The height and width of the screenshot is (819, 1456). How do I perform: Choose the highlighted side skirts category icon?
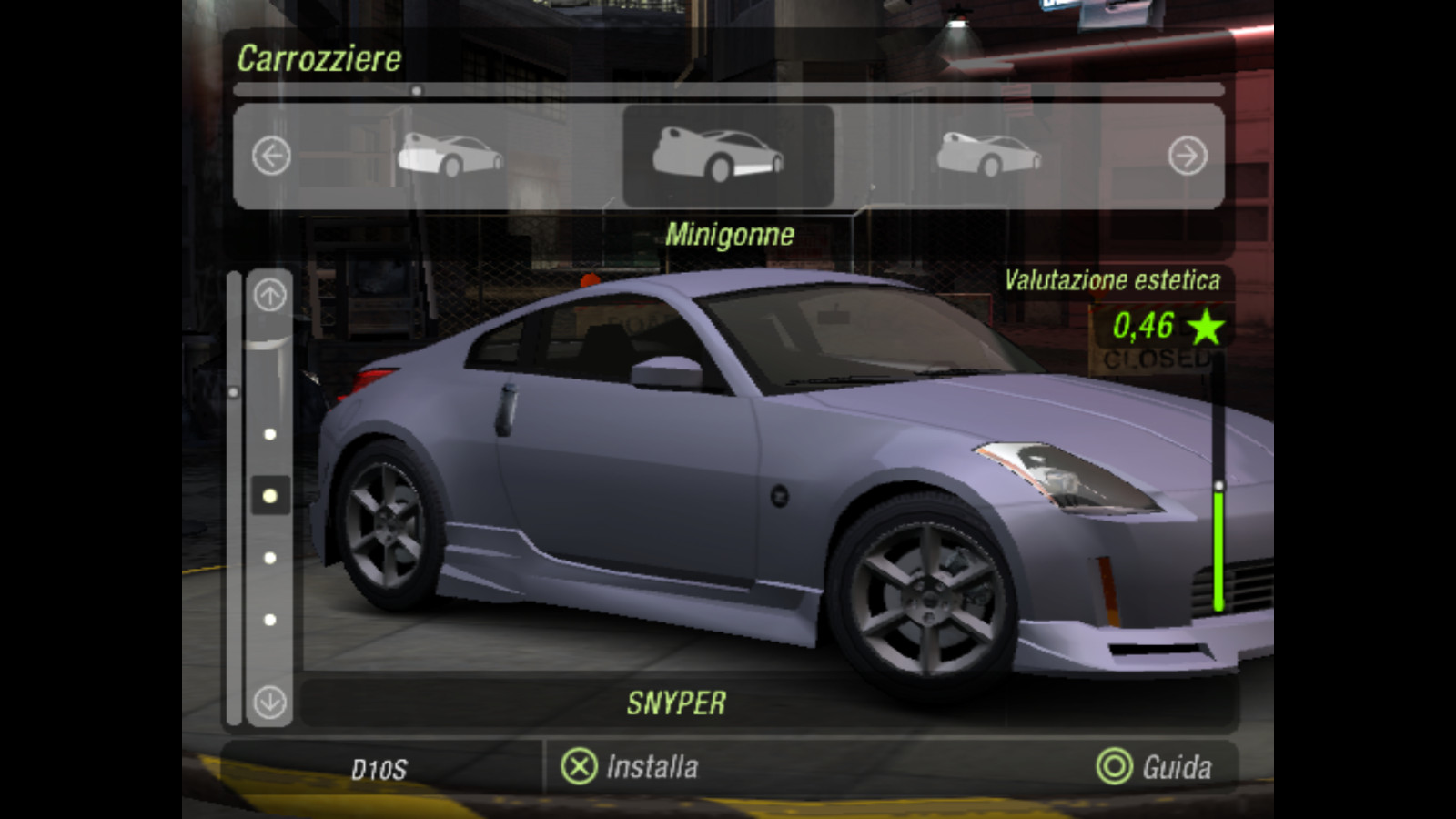tap(719, 155)
